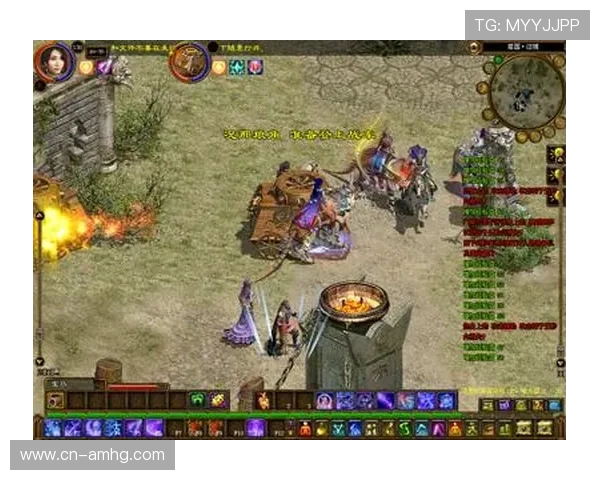Click the green demon face skill icon
Screen dimensions: 600x480
point(197,400)
